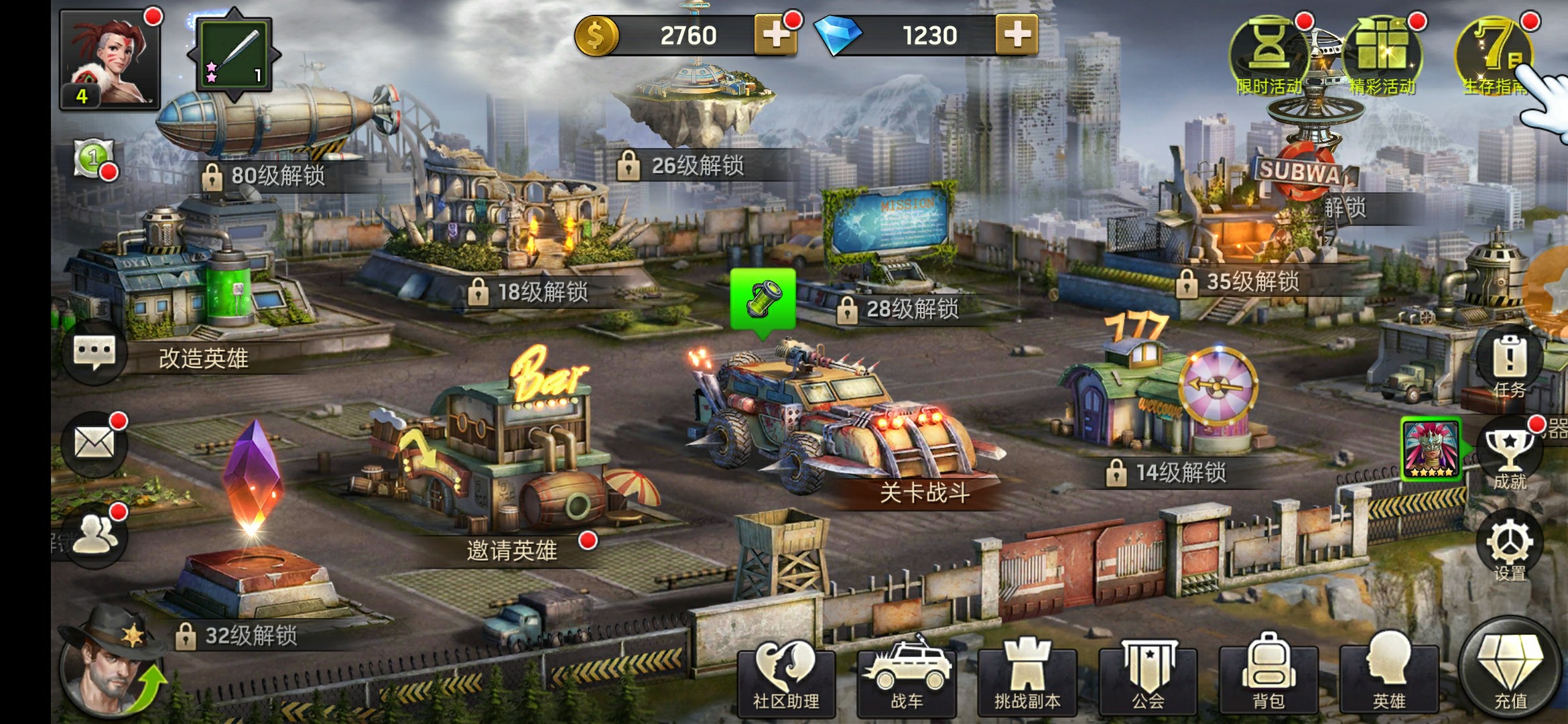This screenshot has width=1568, height=724.
Task: Open the chat speech bubble
Action: pos(94,352)
